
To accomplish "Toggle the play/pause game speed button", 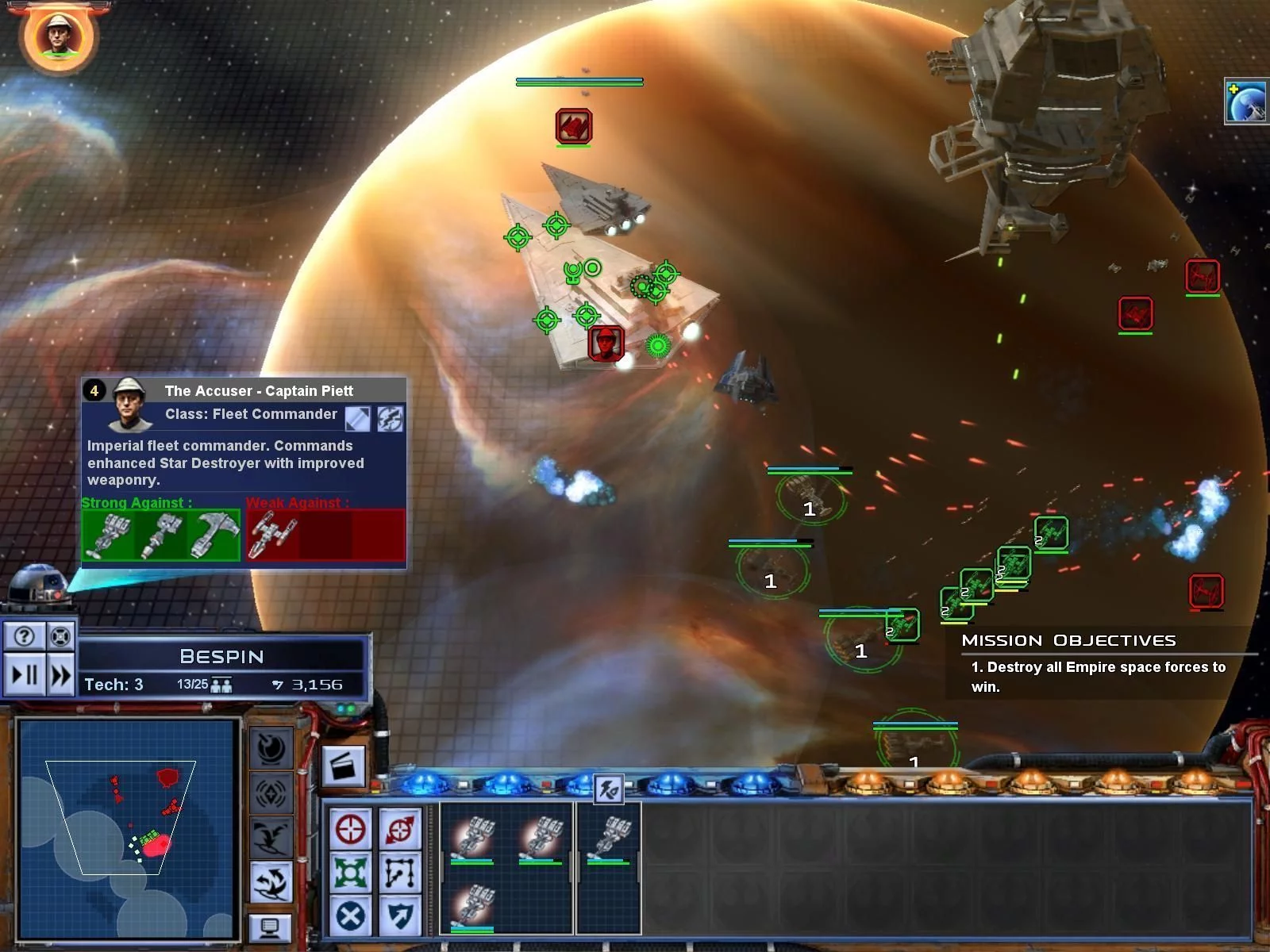I will (x=25, y=676).
